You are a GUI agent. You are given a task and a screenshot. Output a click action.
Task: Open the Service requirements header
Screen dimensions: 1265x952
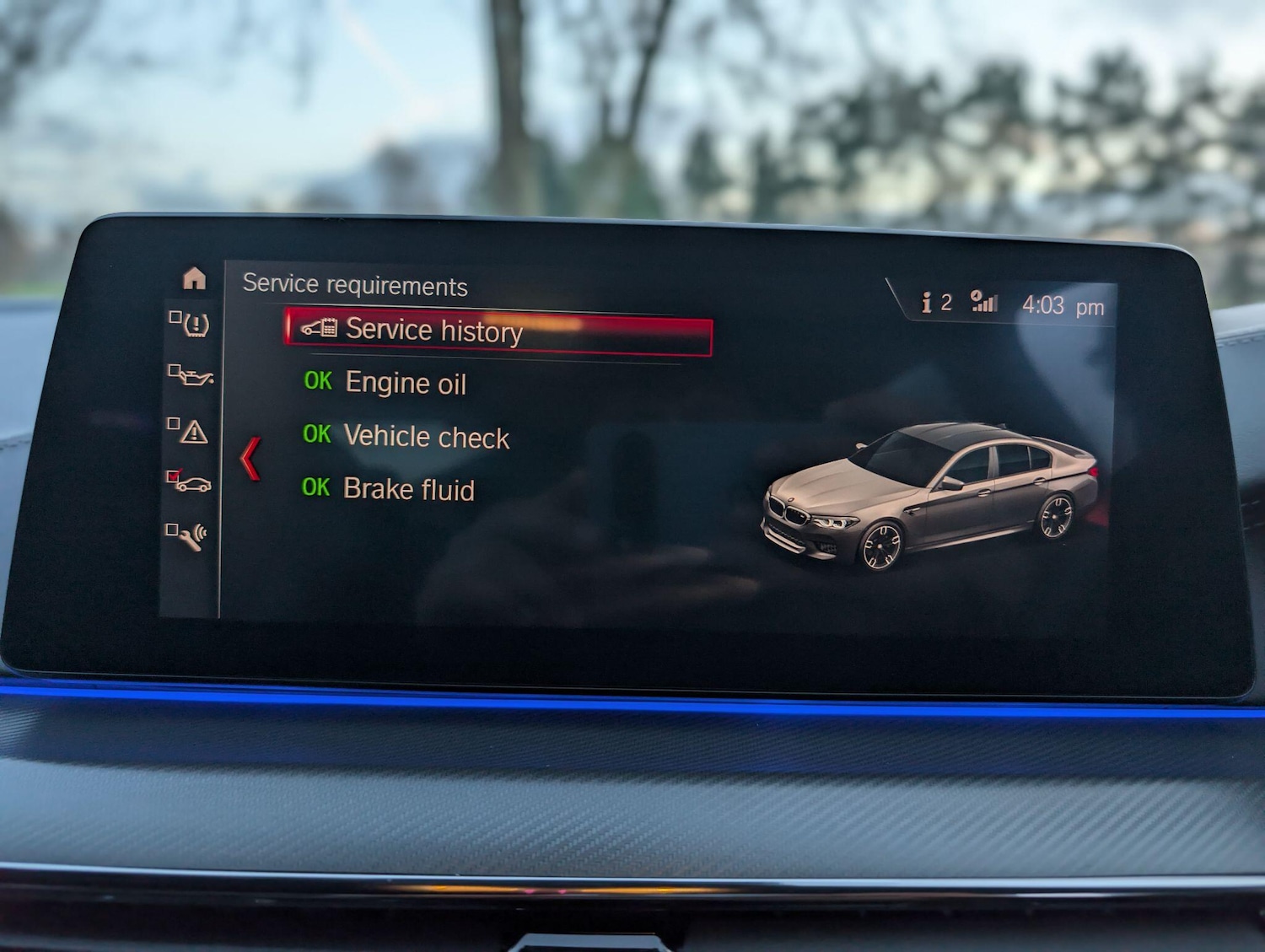(x=354, y=286)
